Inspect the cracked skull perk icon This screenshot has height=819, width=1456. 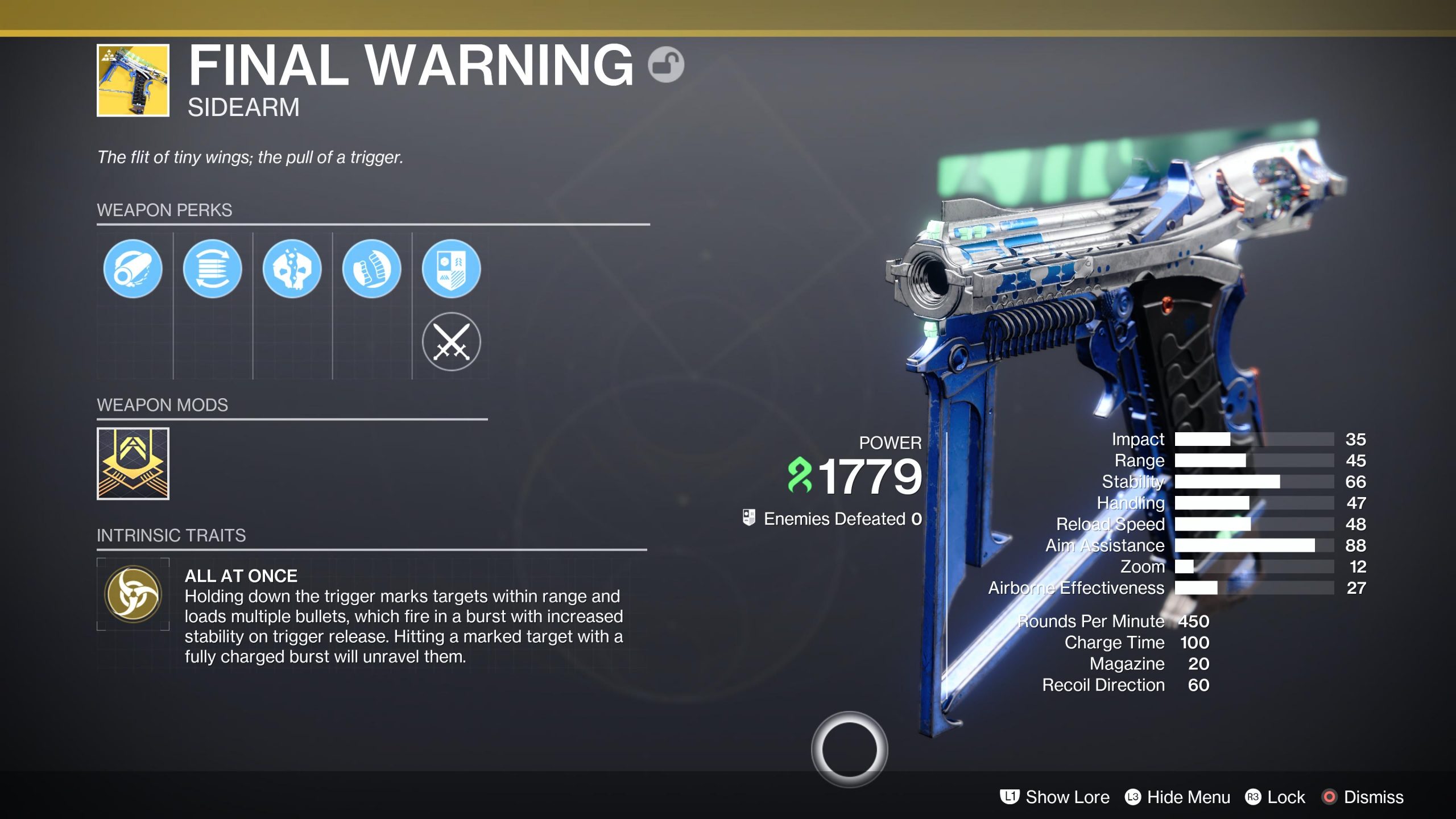point(292,268)
